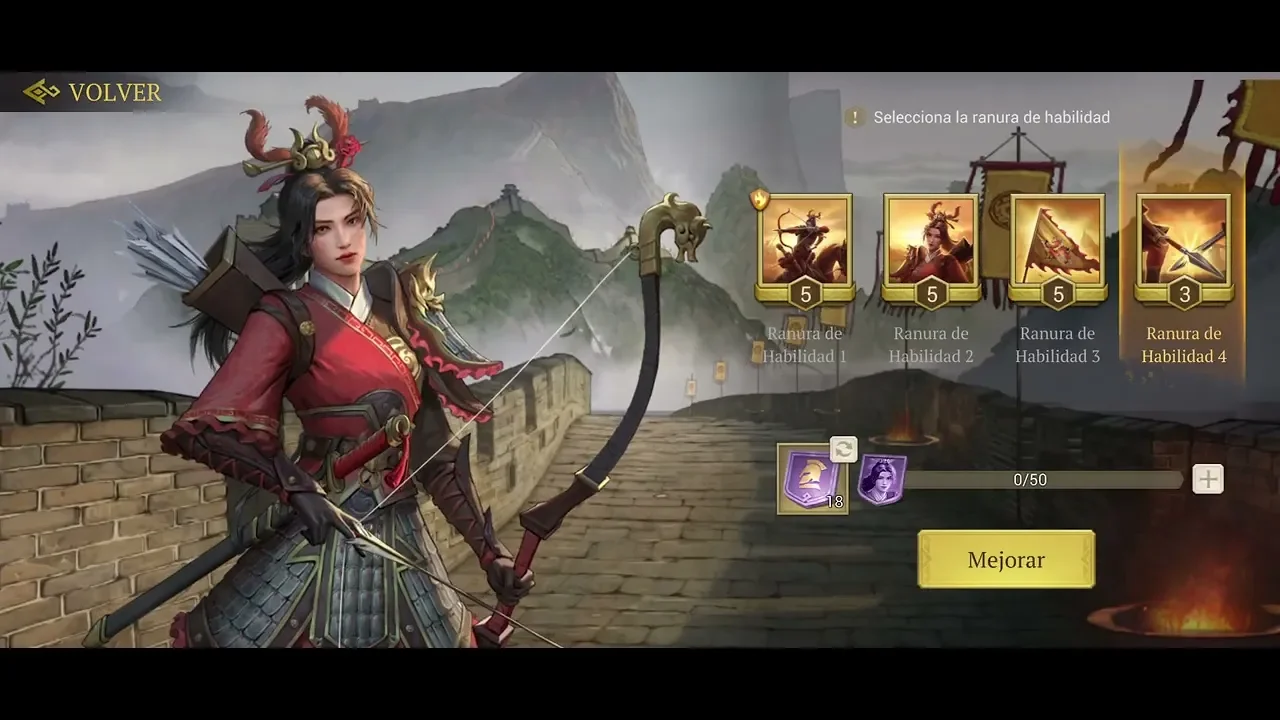Select Ranura de Habilidad 1 archer icon
The image size is (1280, 720).
click(805, 242)
